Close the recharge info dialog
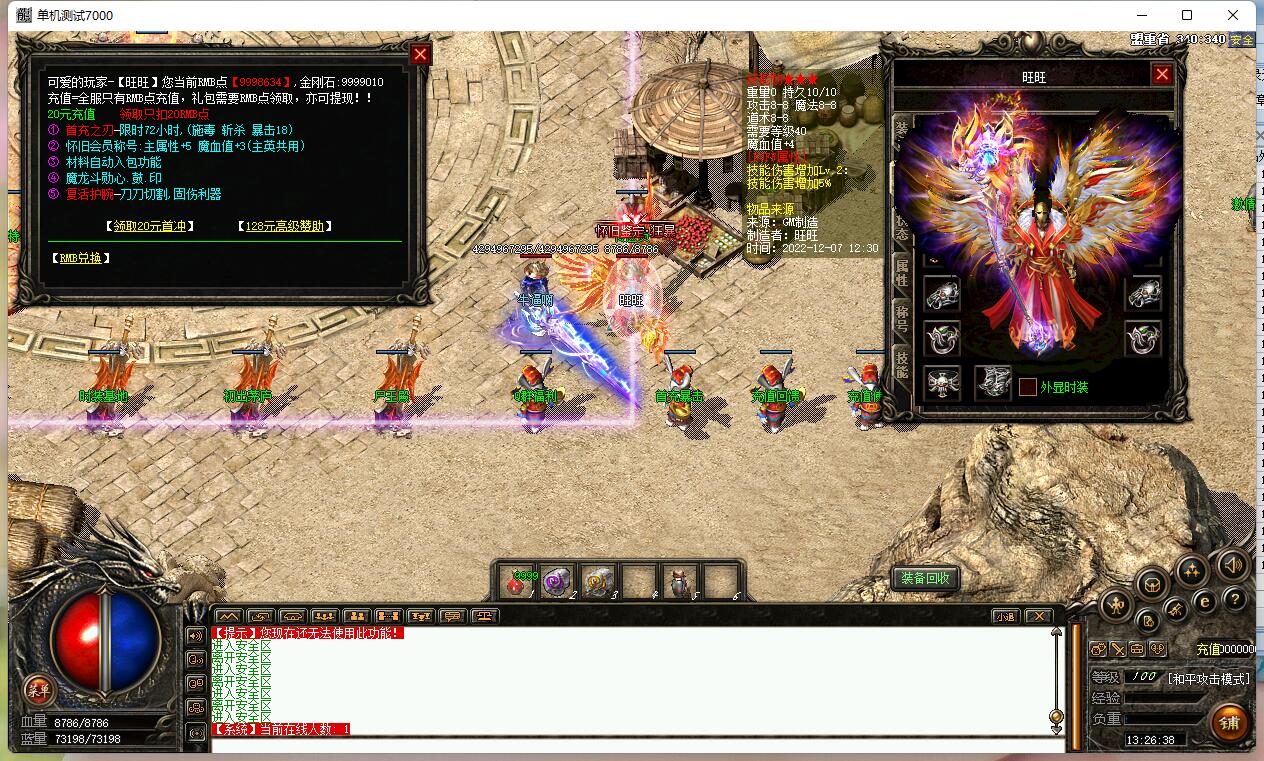The height and width of the screenshot is (761, 1264). click(421, 54)
